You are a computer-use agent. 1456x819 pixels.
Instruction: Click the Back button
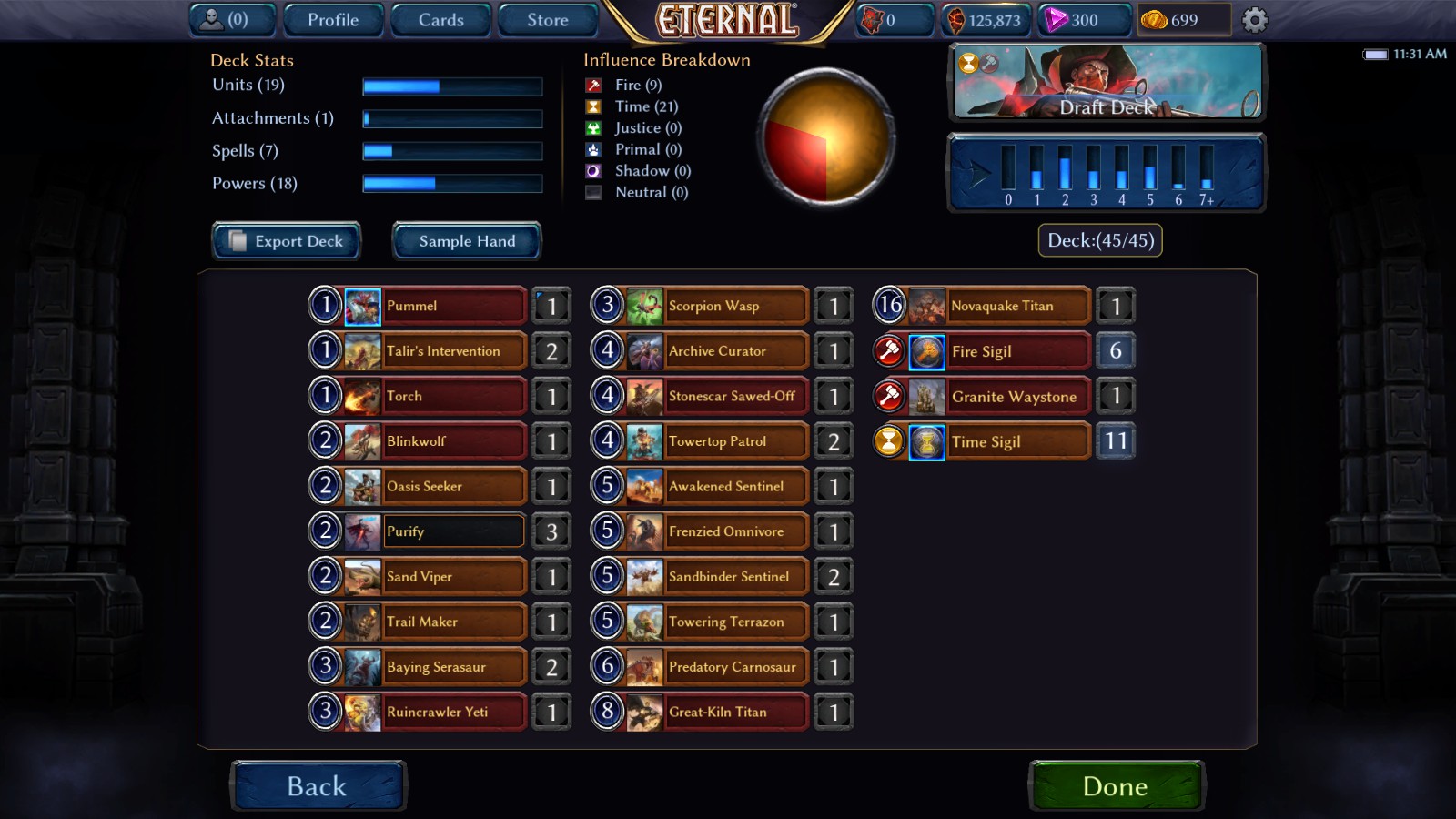pyautogui.click(x=318, y=785)
